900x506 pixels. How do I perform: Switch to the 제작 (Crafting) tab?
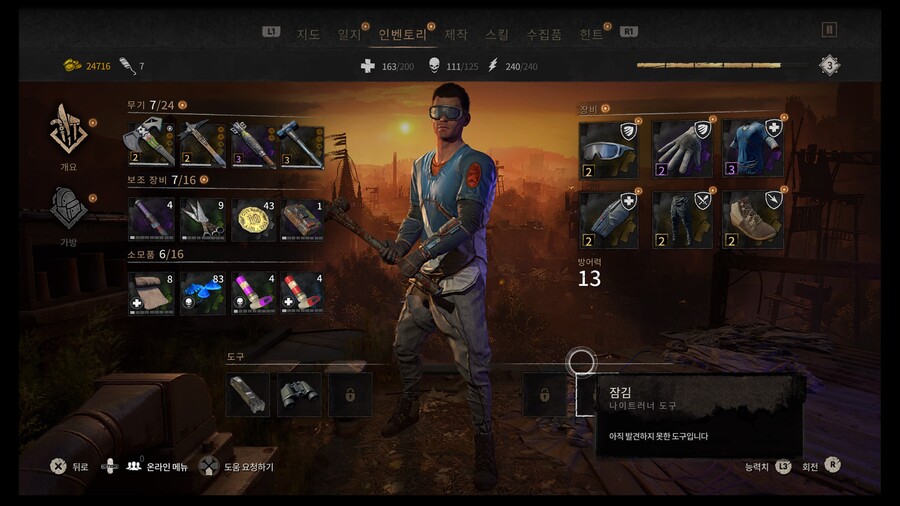pos(455,34)
